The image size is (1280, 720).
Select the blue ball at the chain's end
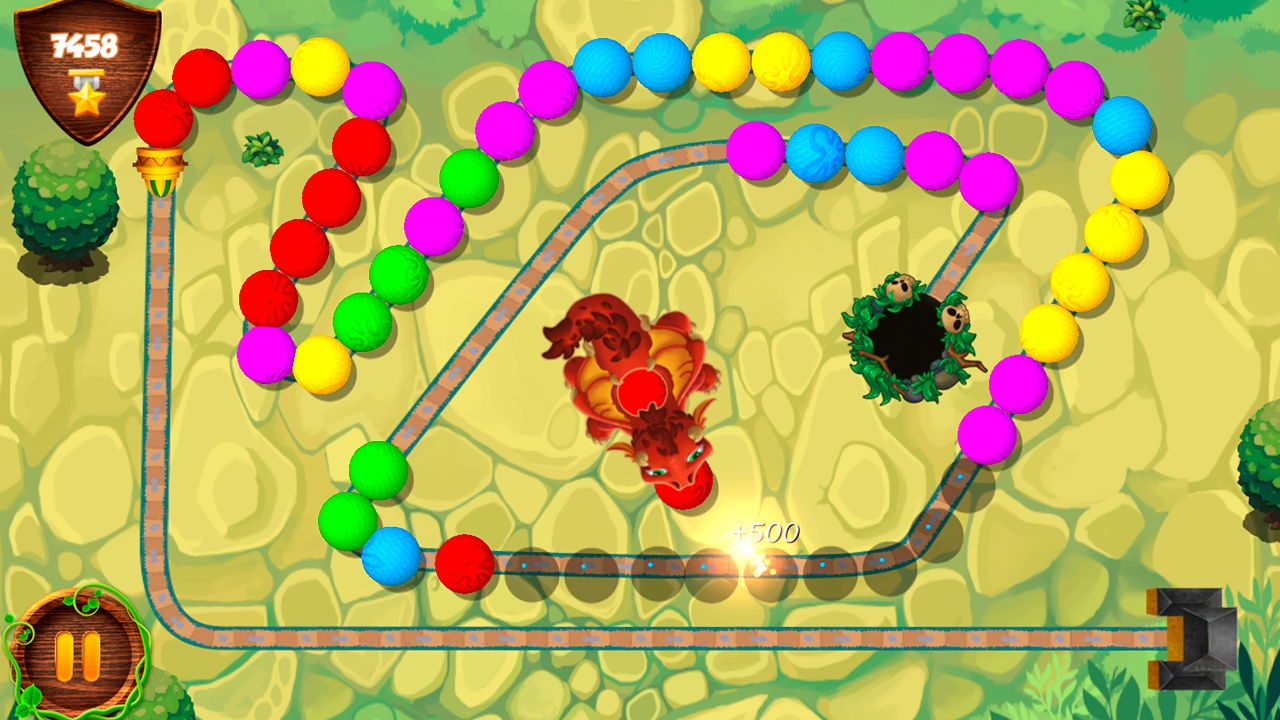[x=390, y=555]
